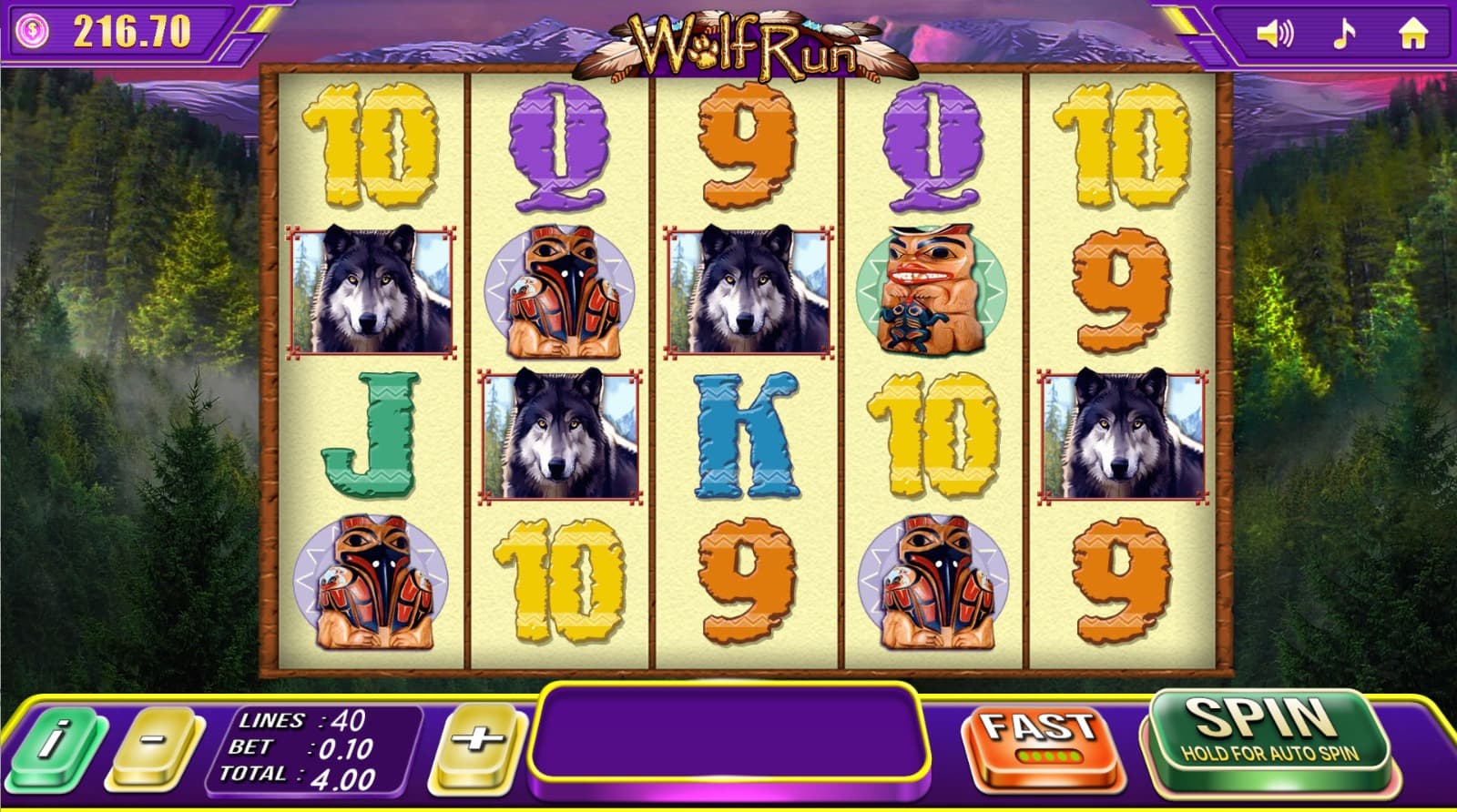
Task: Select the BET 0.10 value
Action: [x=301, y=748]
